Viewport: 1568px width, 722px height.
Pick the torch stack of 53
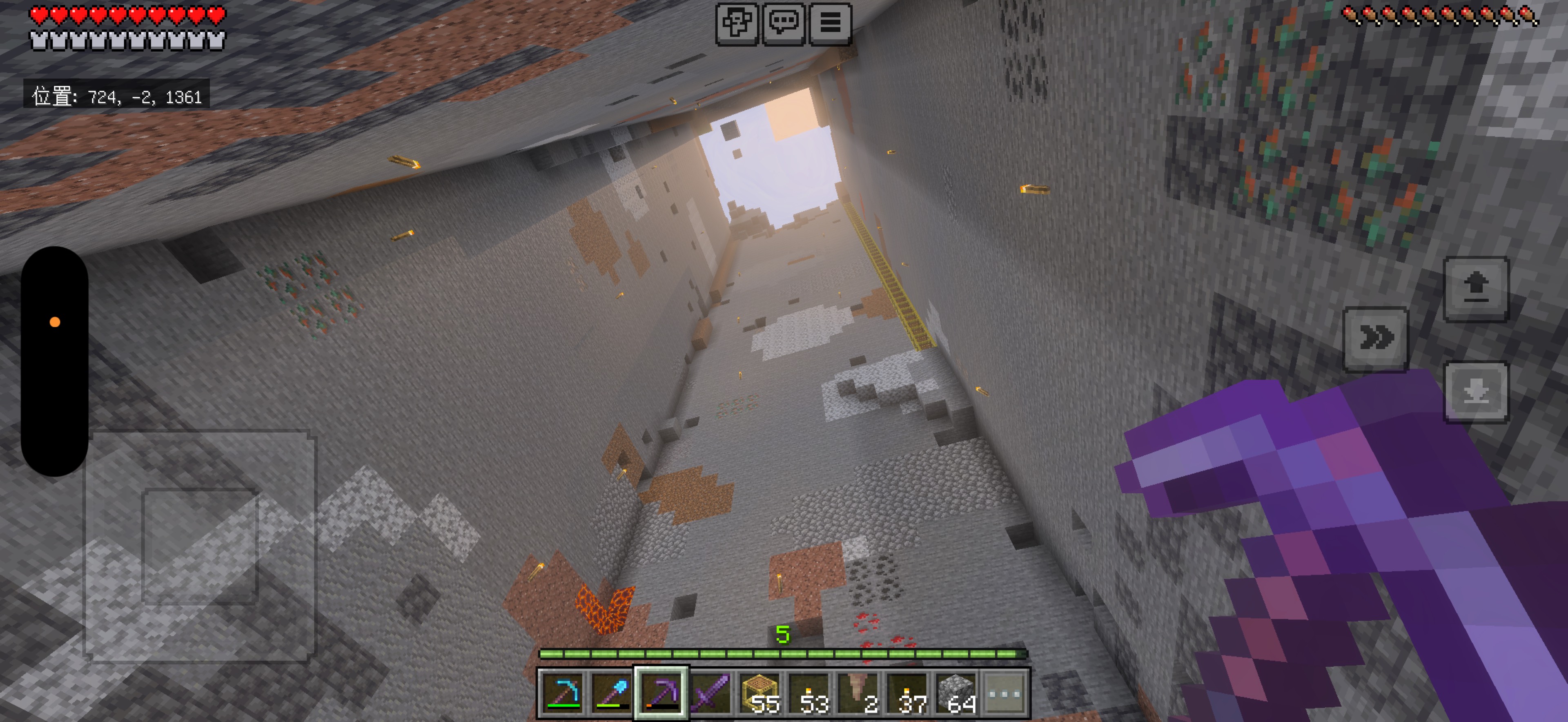point(809,693)
